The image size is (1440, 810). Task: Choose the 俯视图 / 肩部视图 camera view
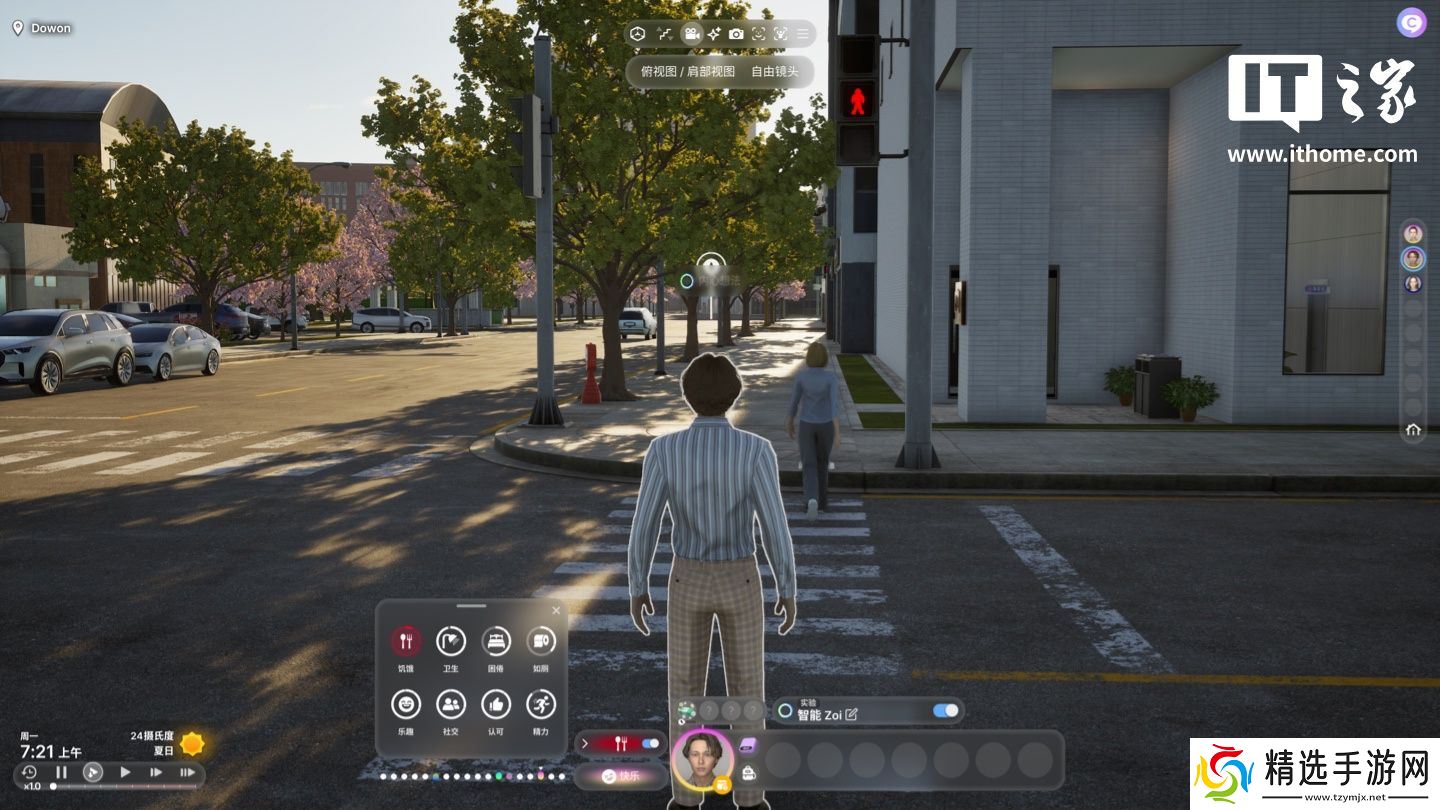coord(687,72)
